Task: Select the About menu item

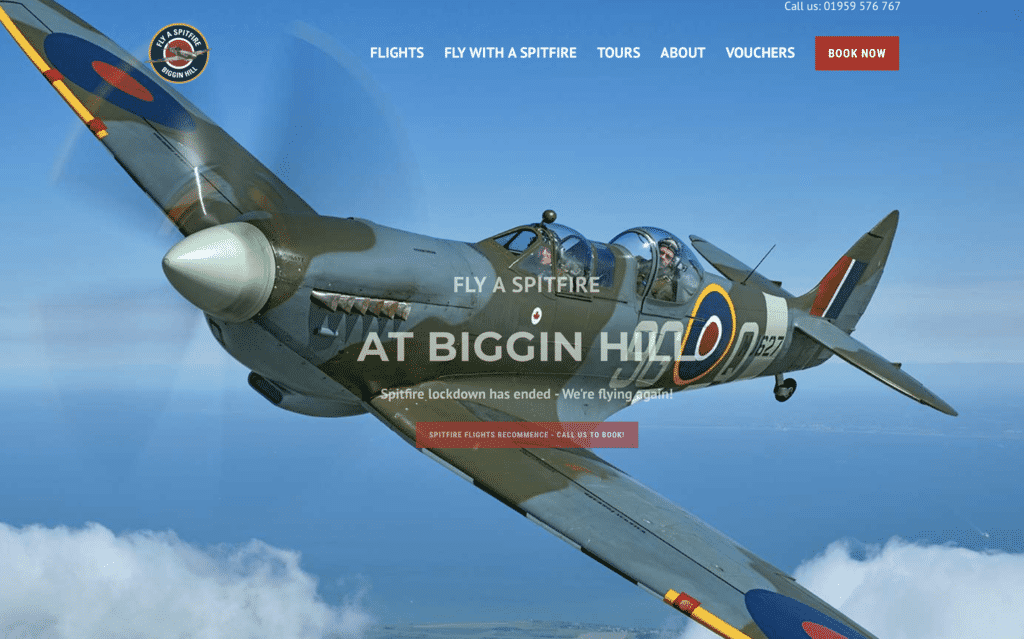Action: tap(682, 53)
